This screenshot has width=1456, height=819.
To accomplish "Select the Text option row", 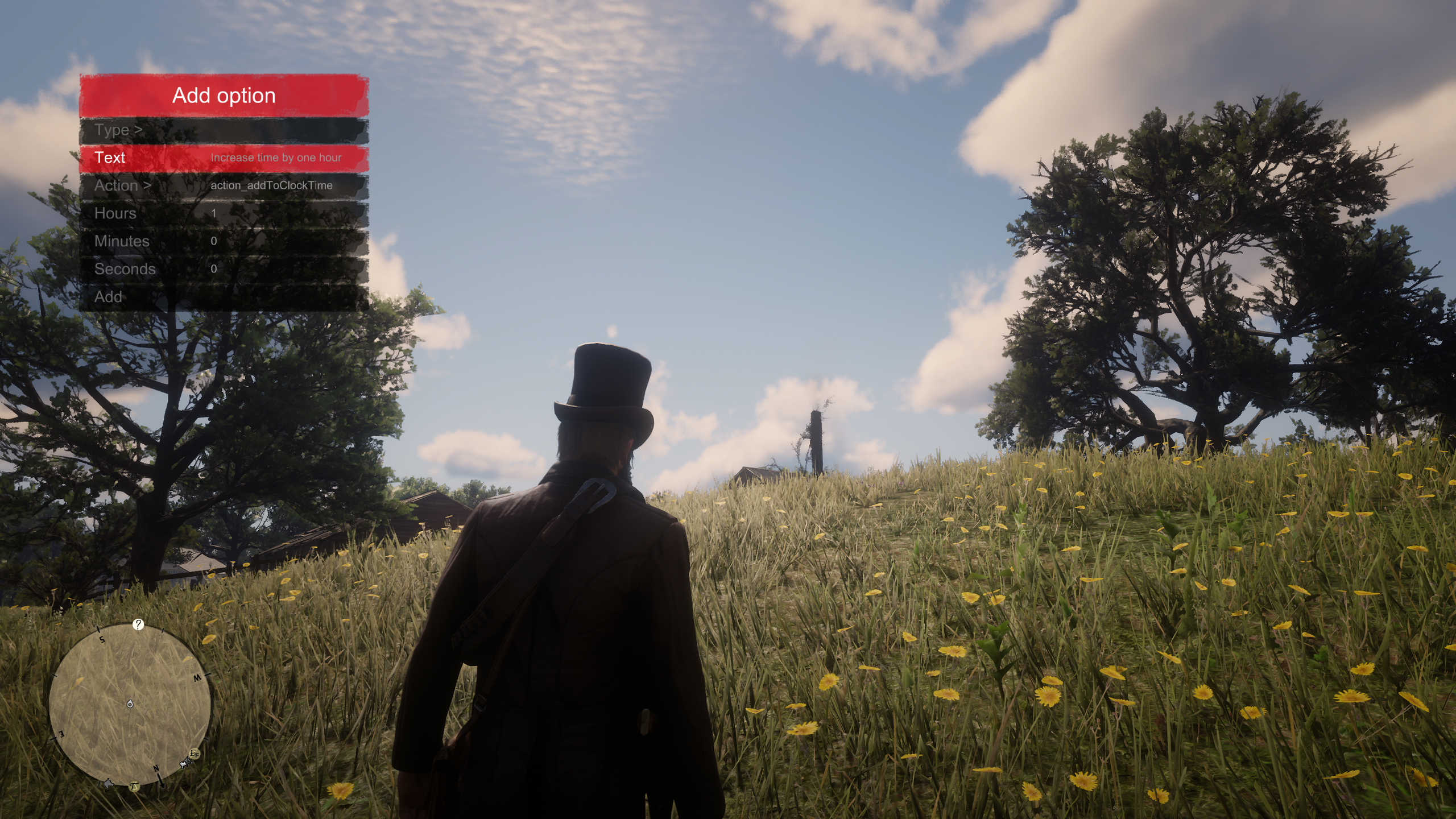I will tap(223, 158).
